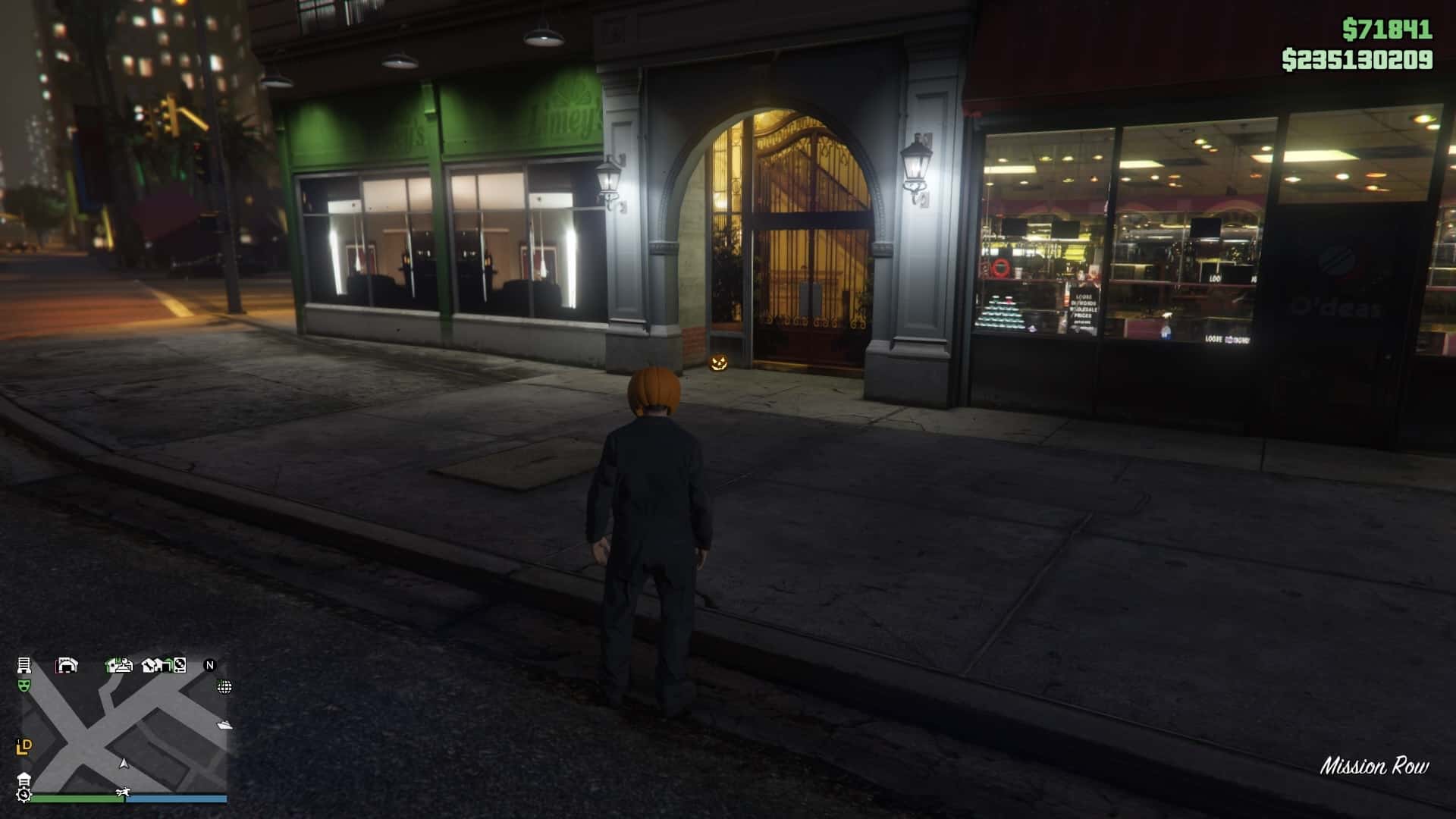This screenshot has height=819, width=1456.
Task: Click the gear-clock icon beside the health bar
Action: click(x=24, y=795)
